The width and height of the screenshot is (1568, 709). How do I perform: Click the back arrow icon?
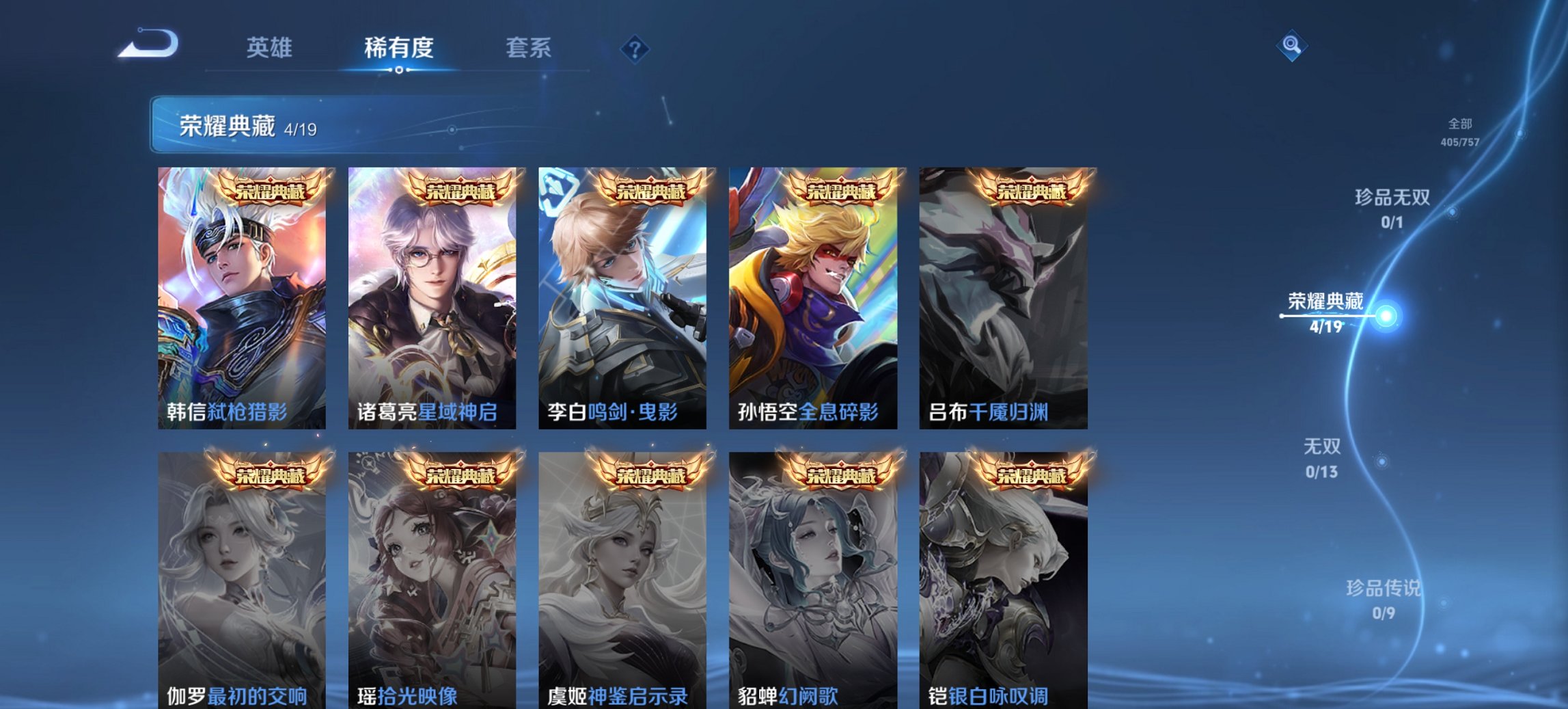click(x=149, y=46)
